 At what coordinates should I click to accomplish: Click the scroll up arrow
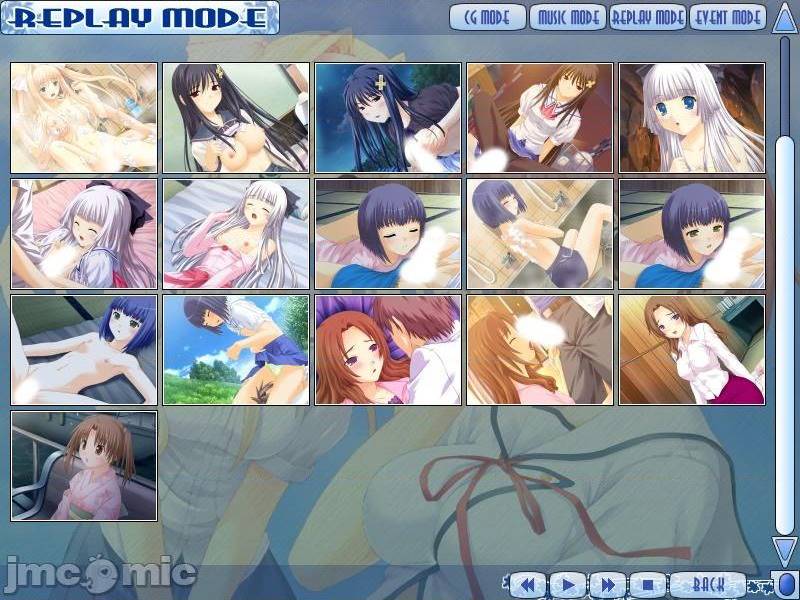coord(784,18)
